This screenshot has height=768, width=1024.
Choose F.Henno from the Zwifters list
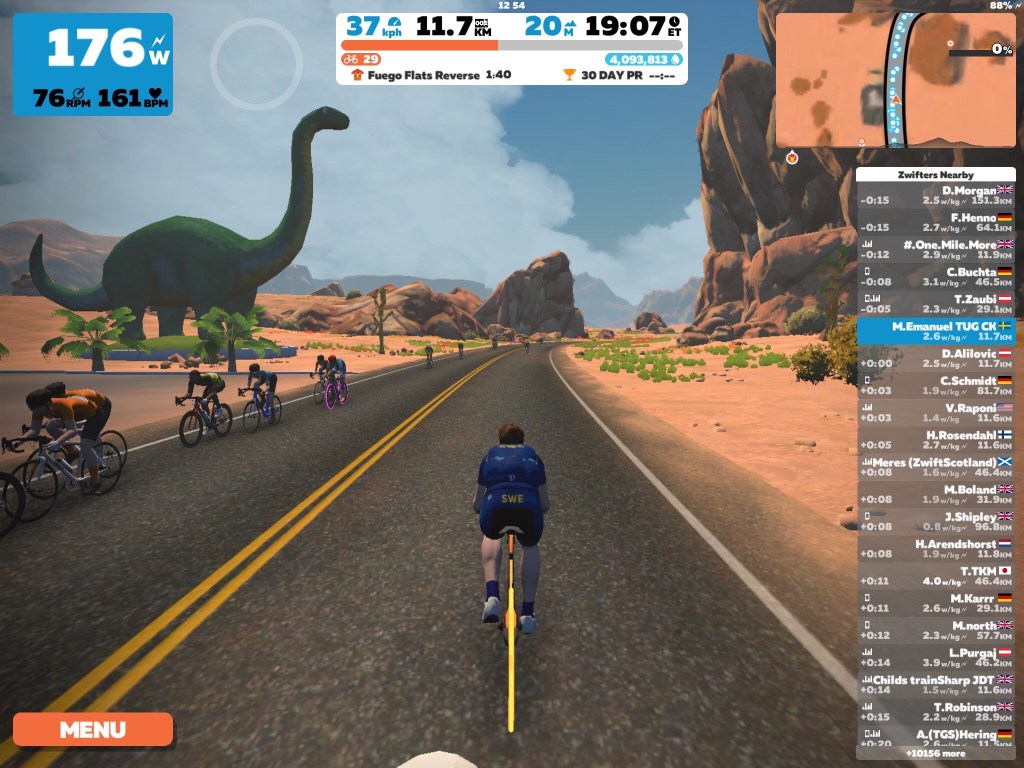(x=935, y=222)
